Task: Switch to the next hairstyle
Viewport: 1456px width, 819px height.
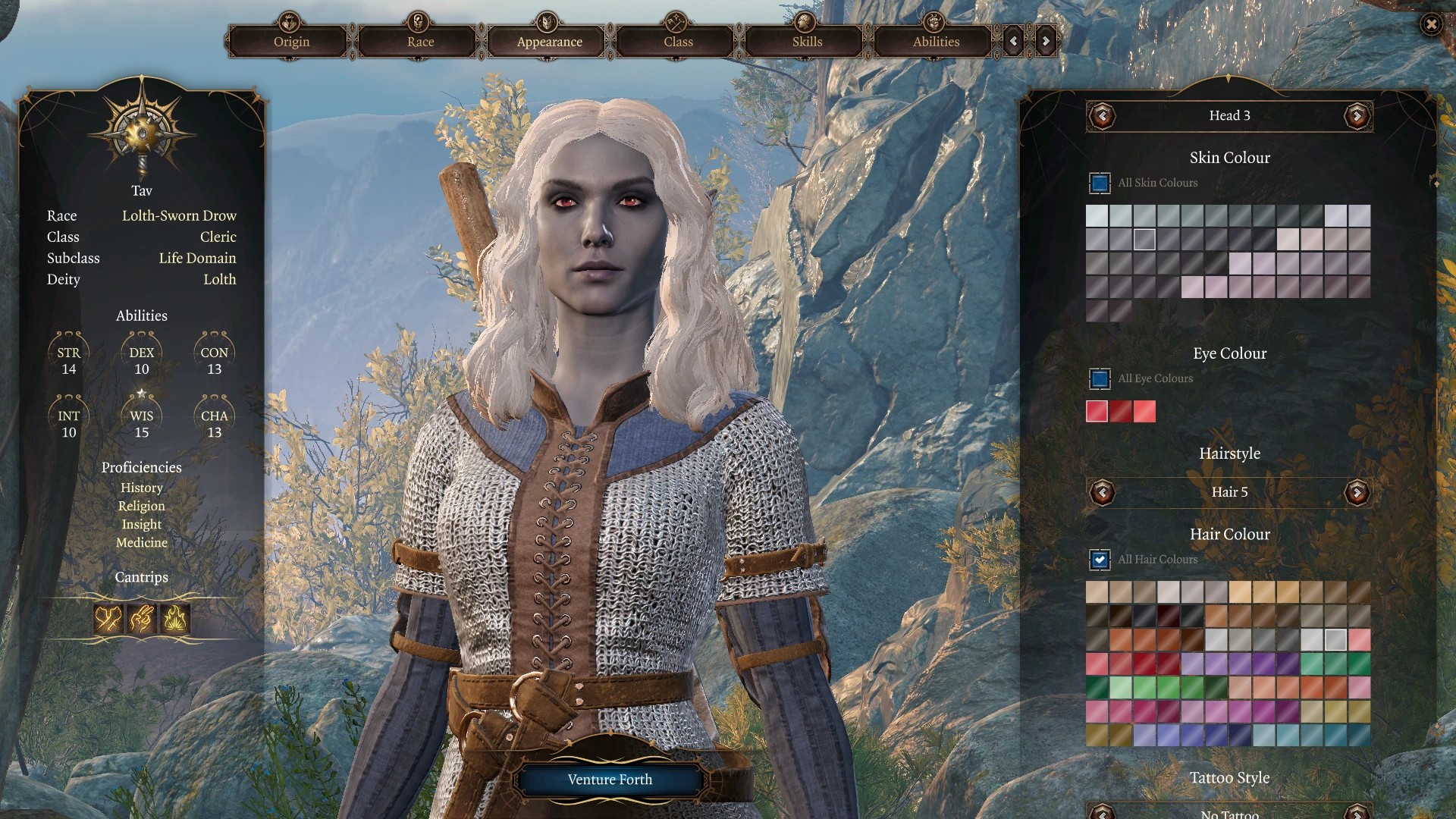Action: pos(1357,493)
